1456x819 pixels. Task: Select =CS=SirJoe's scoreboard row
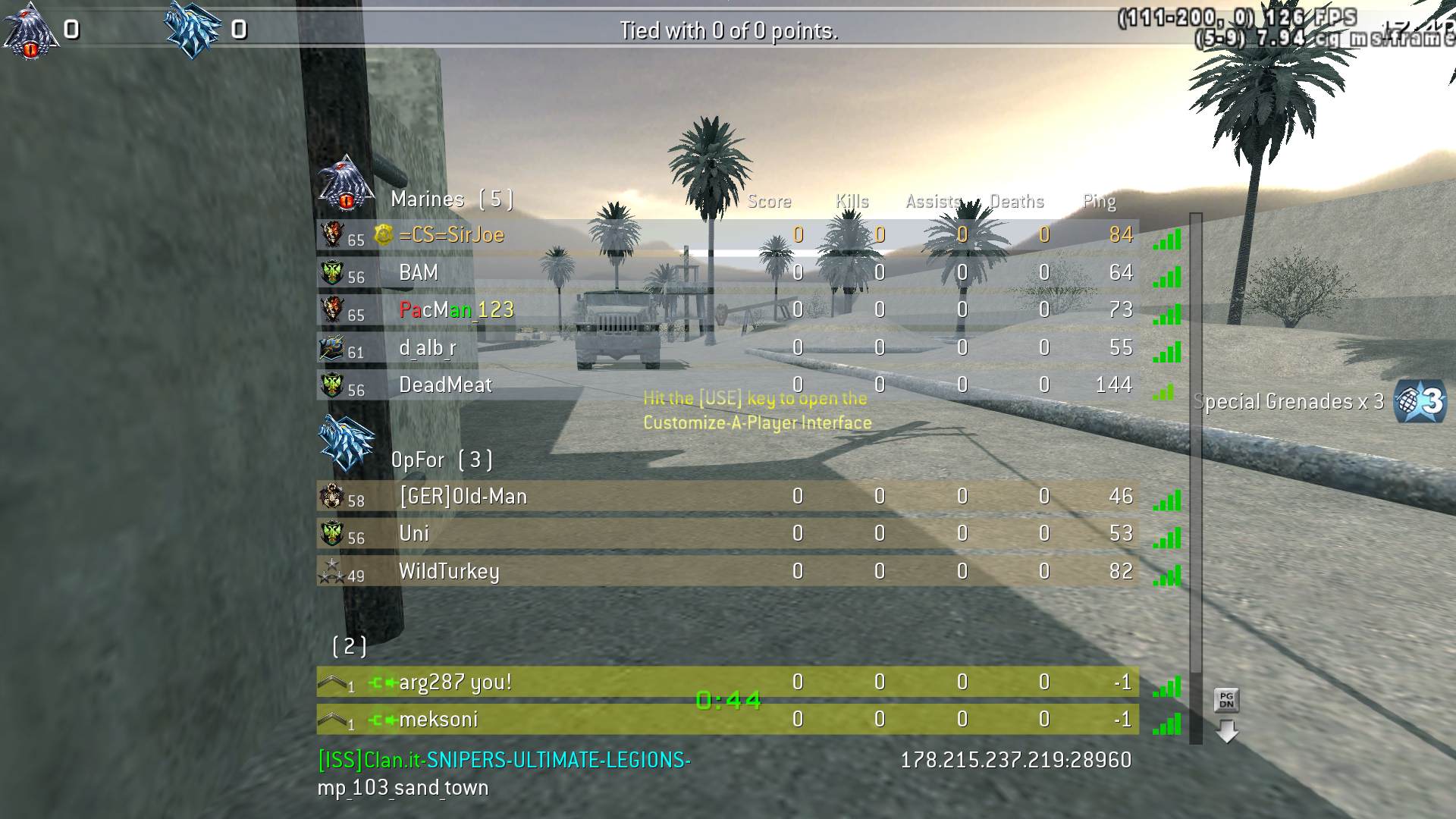[726, 235]
